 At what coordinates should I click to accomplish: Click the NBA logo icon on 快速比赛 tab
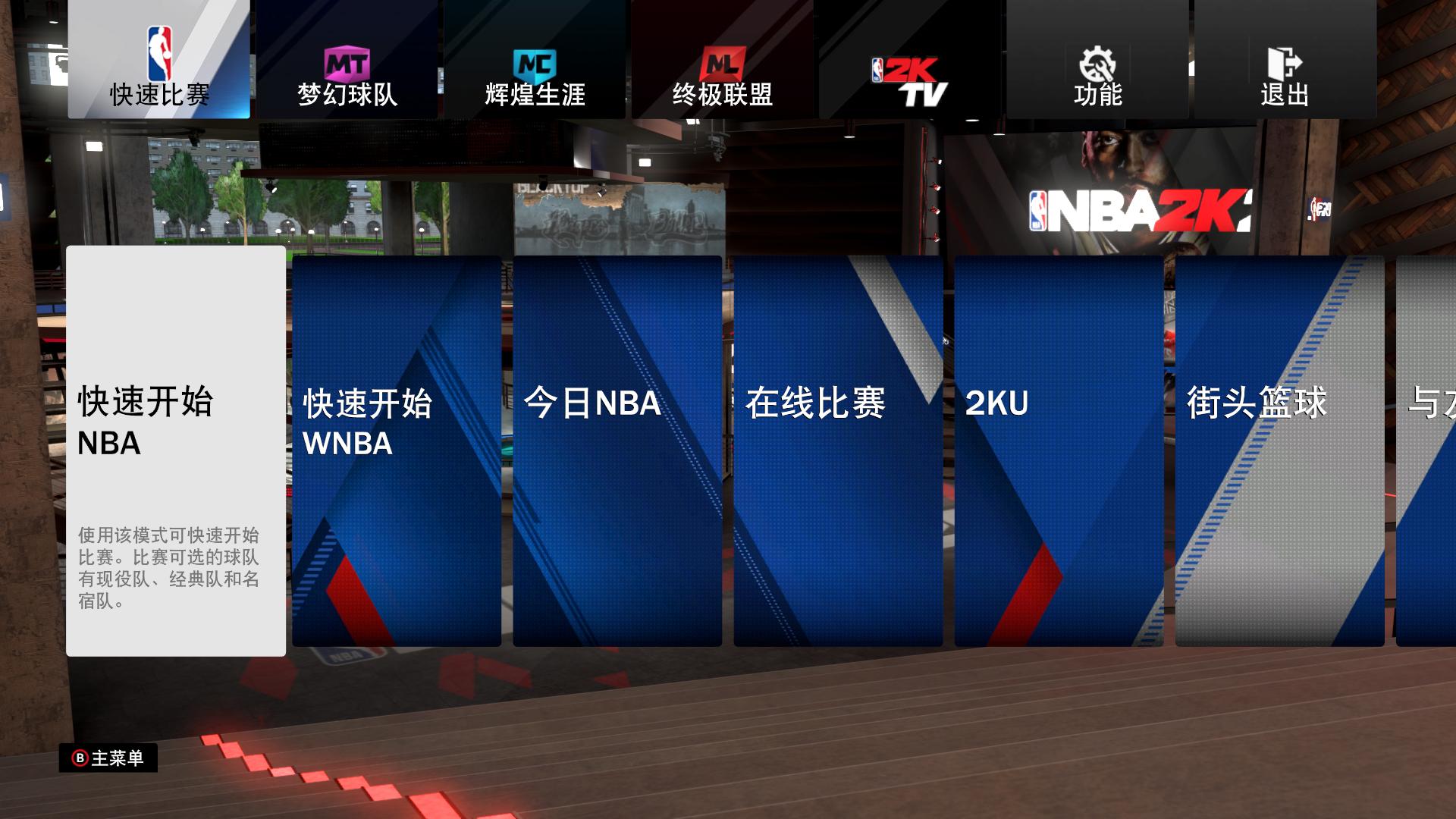coord(157,53)
